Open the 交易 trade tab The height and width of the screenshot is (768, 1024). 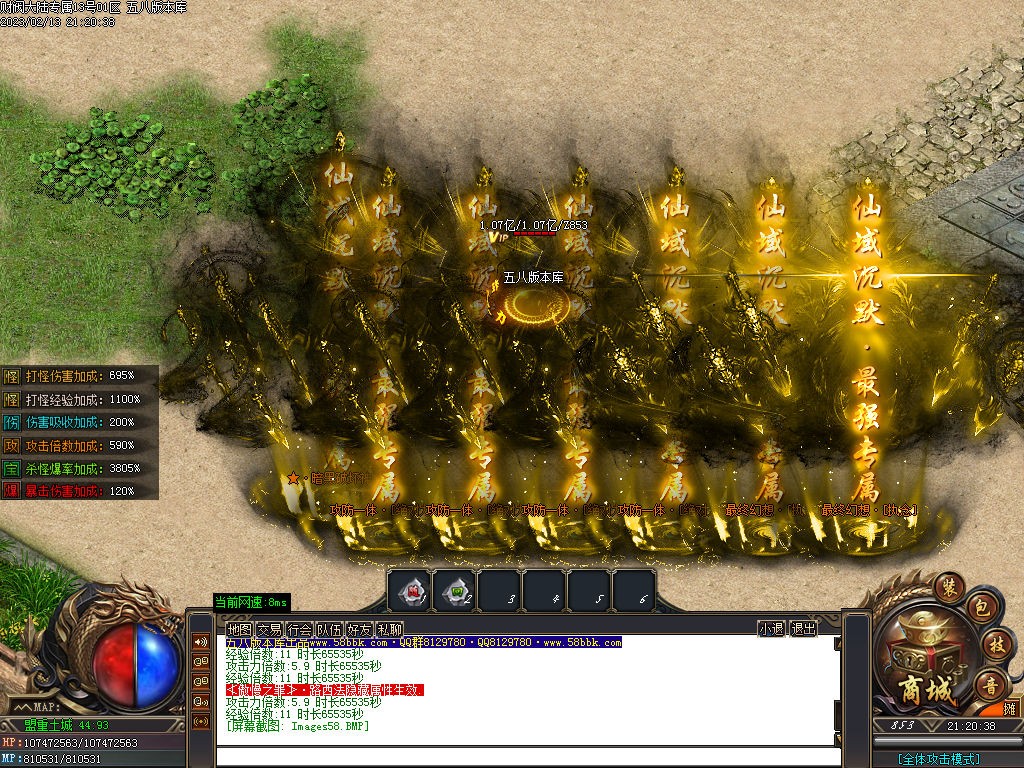tap(269, 629)
